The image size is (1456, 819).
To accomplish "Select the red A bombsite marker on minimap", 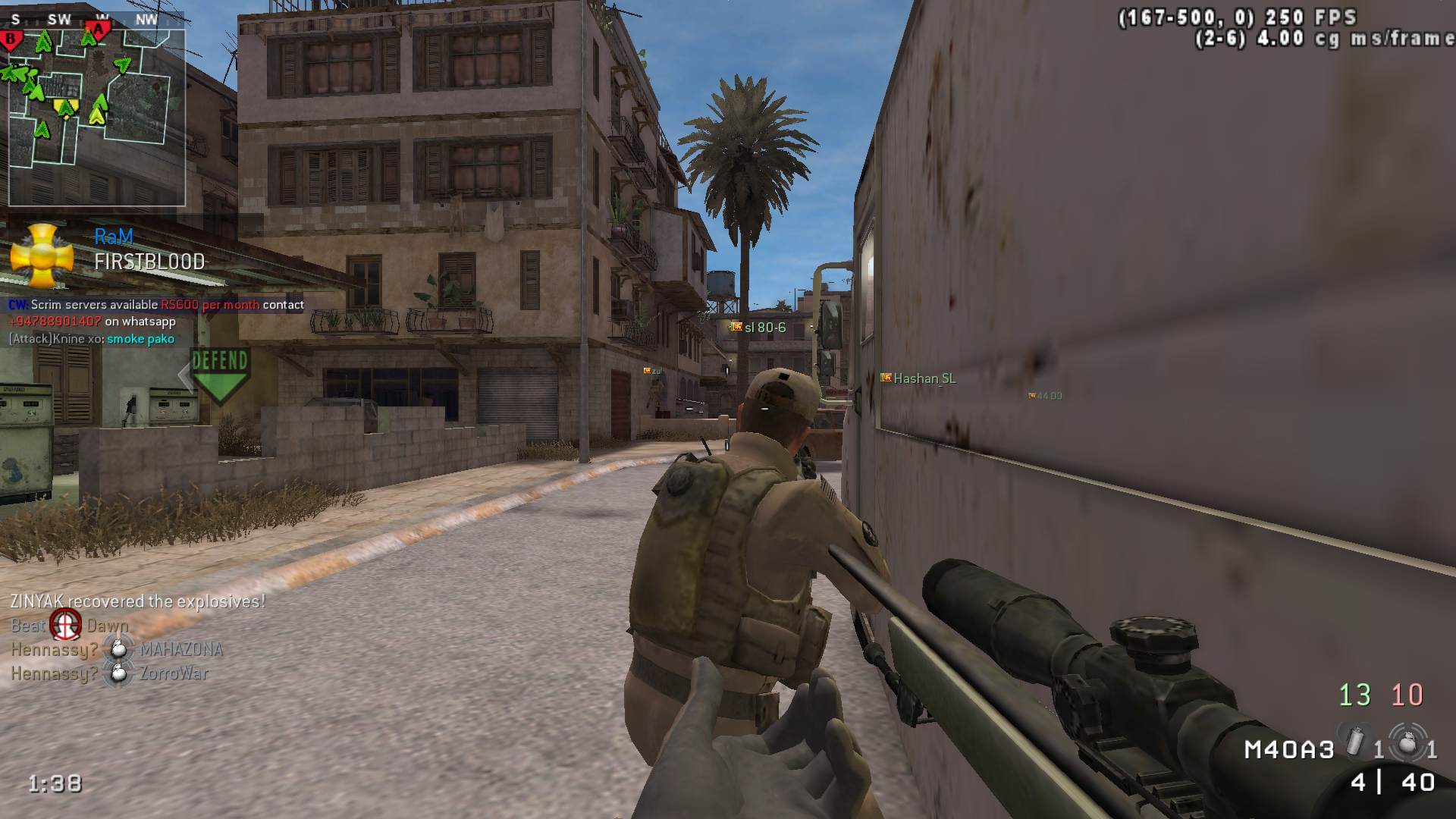I will (x=98, y=29).
